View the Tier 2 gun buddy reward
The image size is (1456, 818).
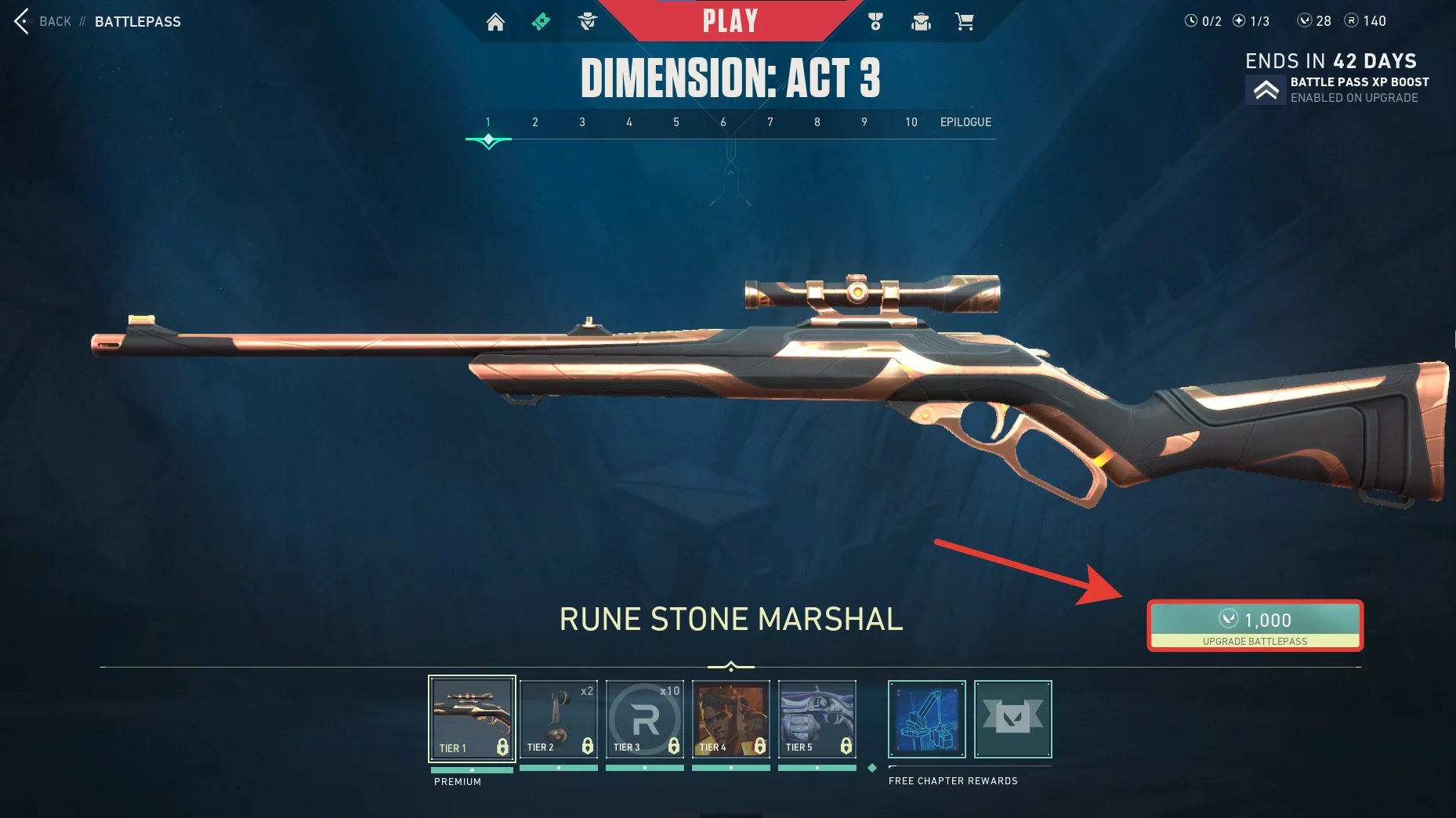click(559, 718)
